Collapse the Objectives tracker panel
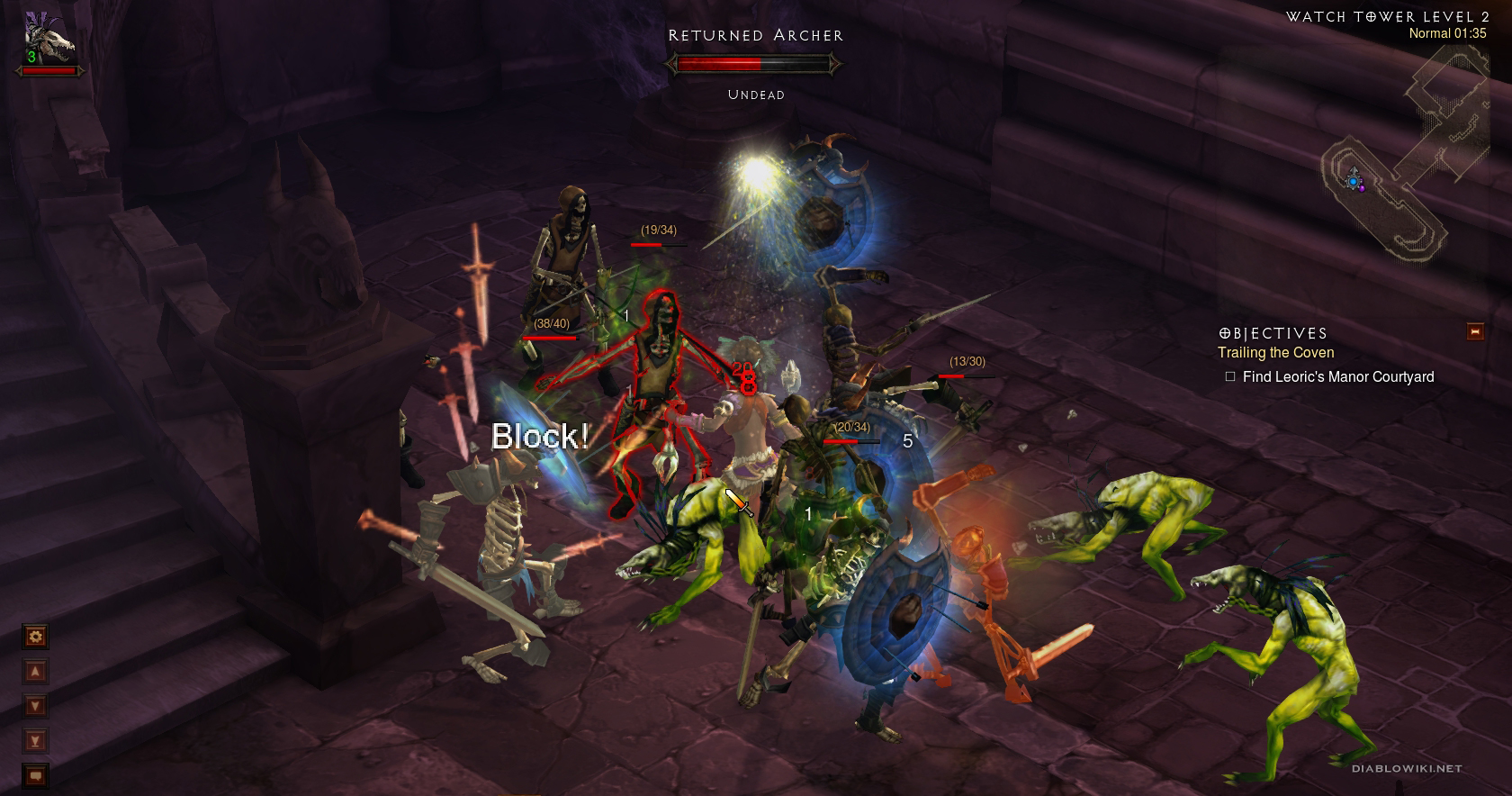Viewport: 1512px width, 796px height. [x=1474, y=331]
